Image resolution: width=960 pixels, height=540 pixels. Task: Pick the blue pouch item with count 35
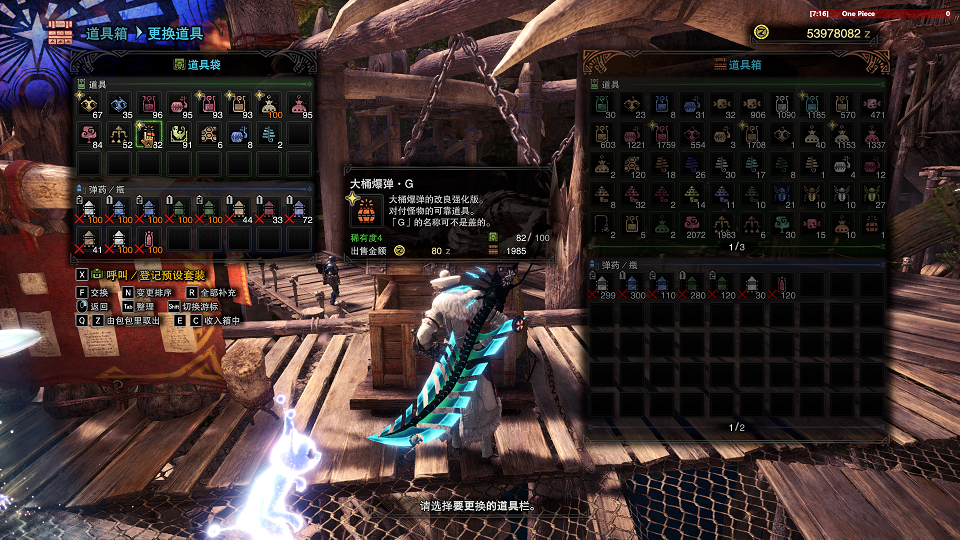coord(119,104)
